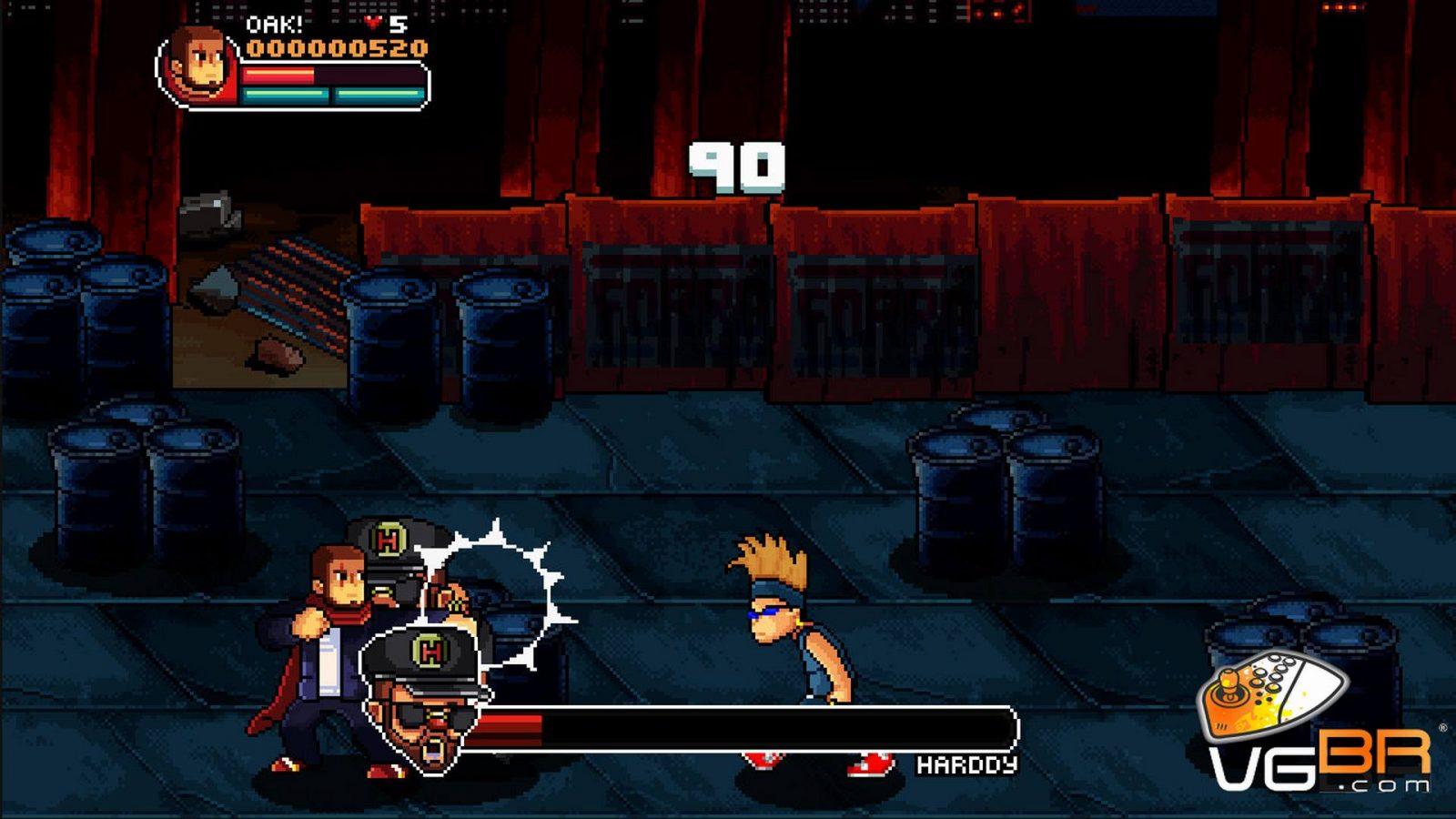Click Oak's player portrait in the HUD

(x=198, y=66)
